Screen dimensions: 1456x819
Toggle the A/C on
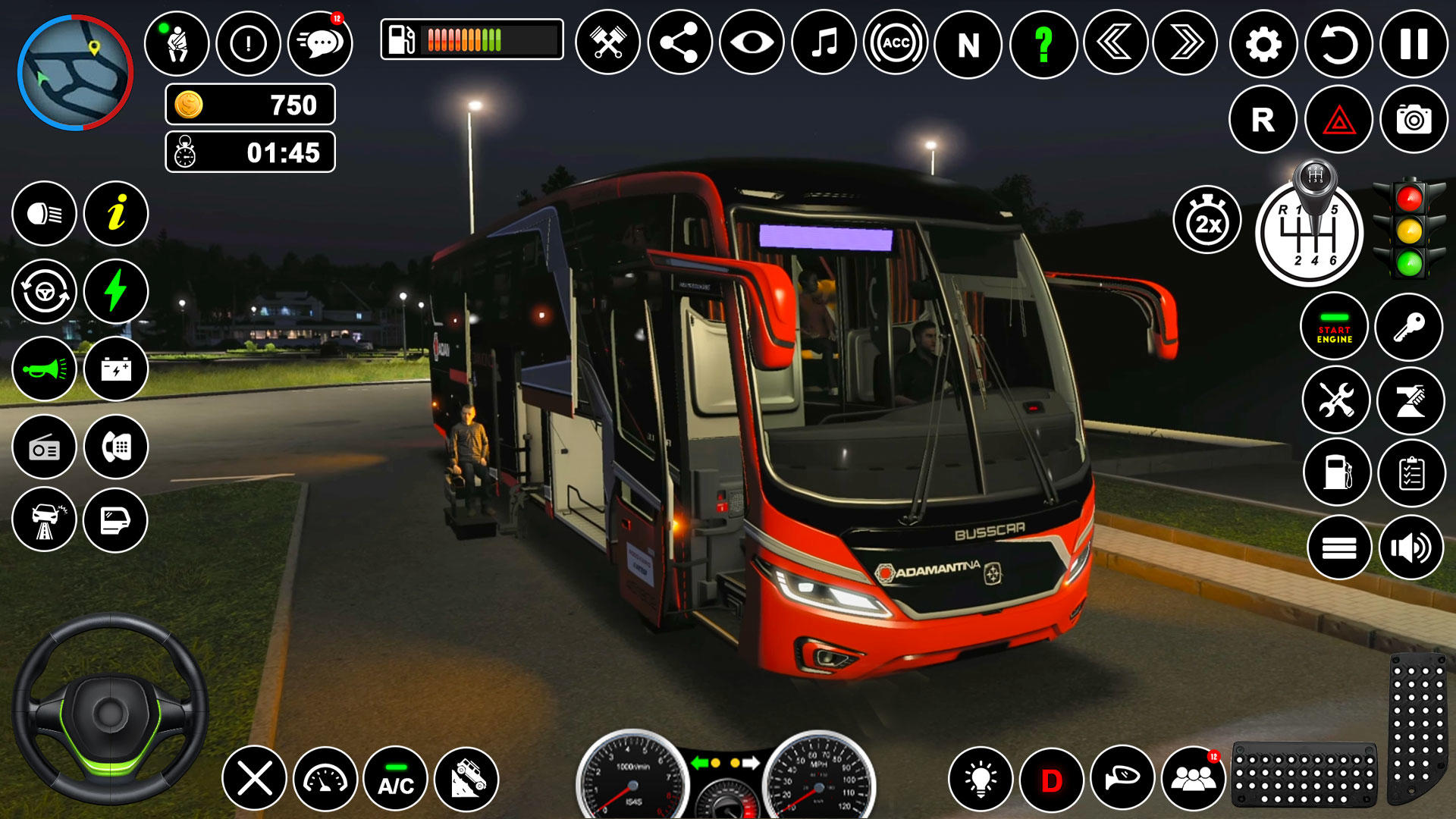pyautogui.click(x=397, y=778)
